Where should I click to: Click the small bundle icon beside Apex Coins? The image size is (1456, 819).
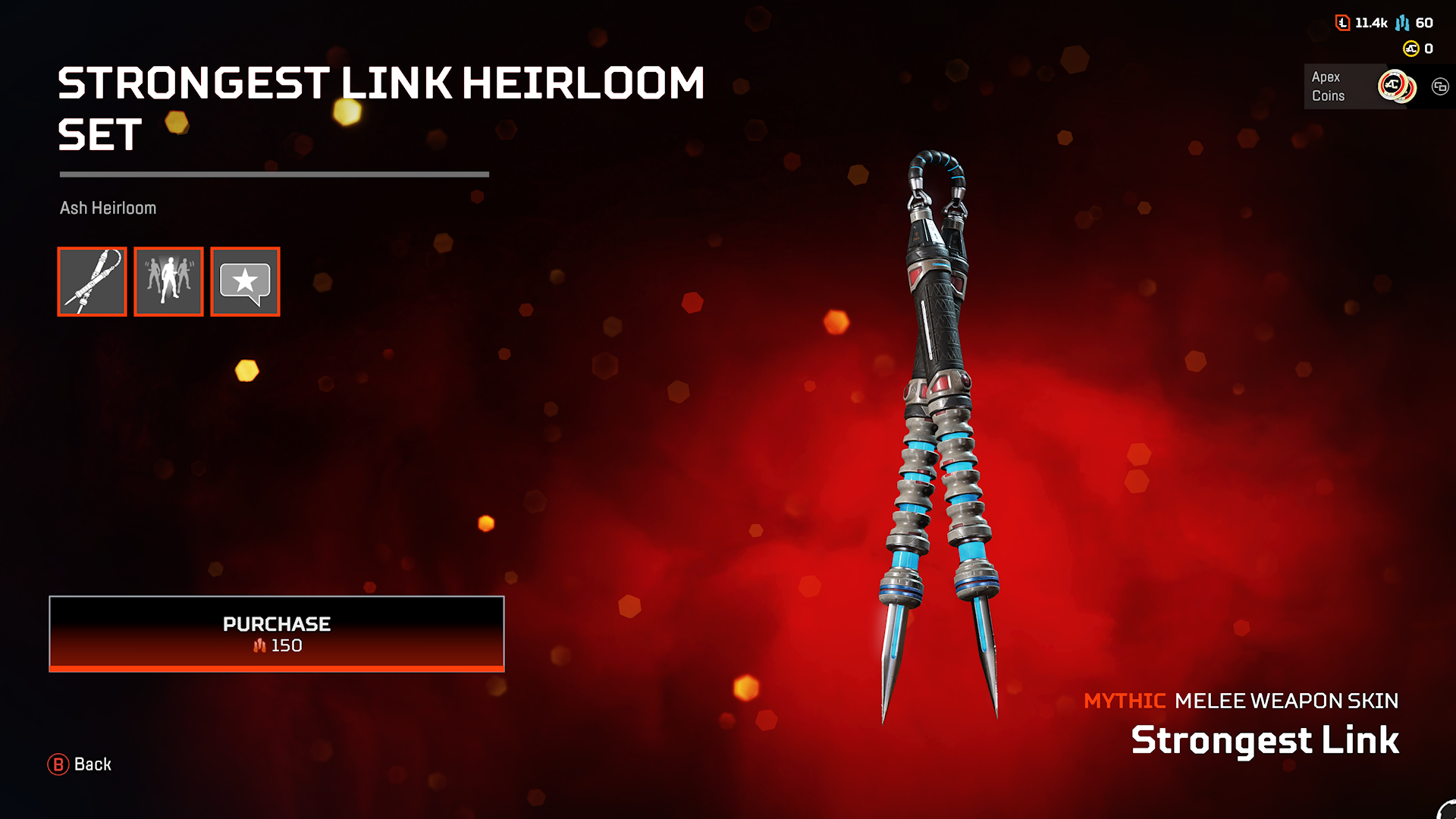(x=1440, y=87)
